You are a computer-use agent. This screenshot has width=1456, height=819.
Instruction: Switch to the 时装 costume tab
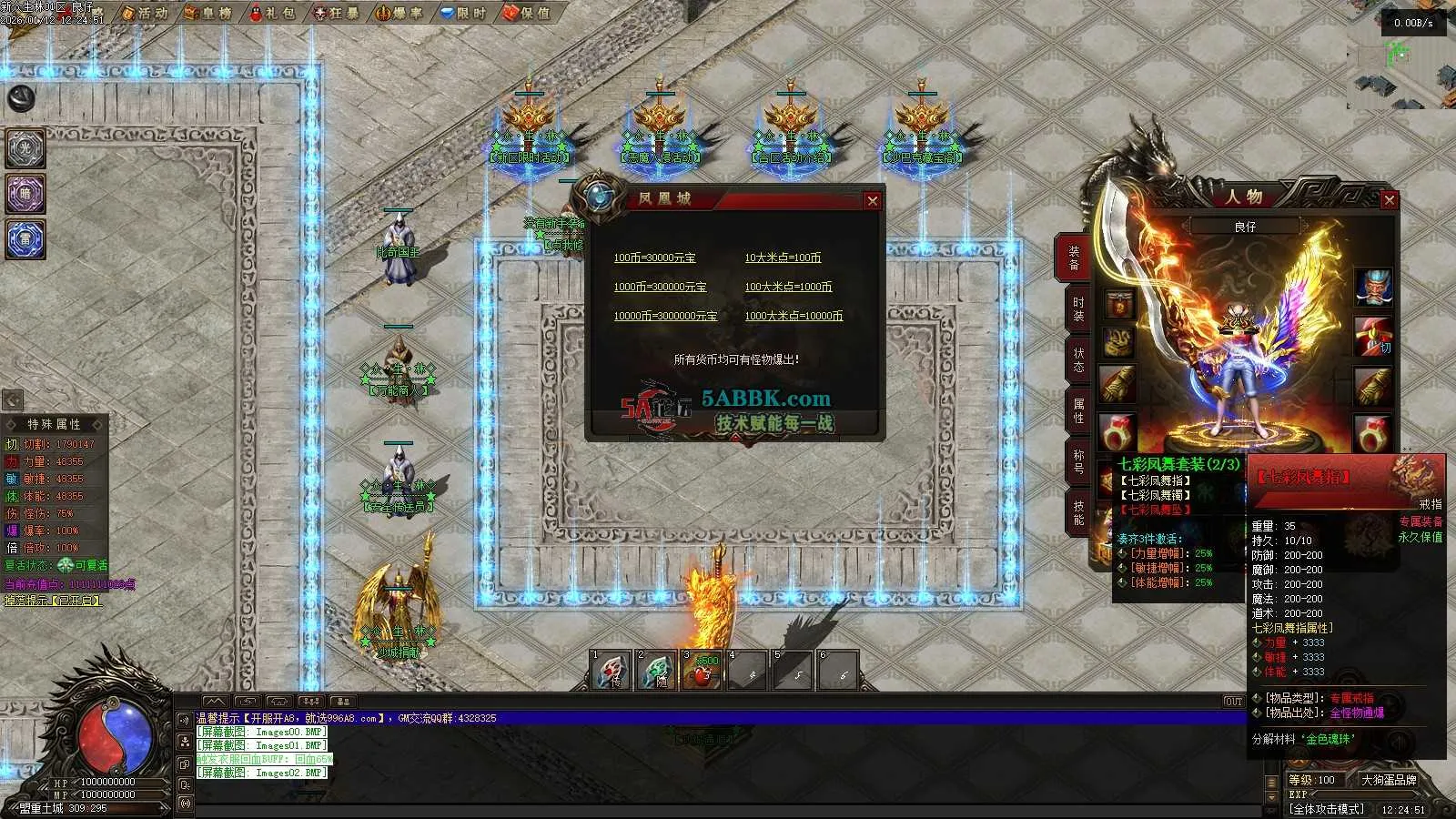coord(1078,308)
